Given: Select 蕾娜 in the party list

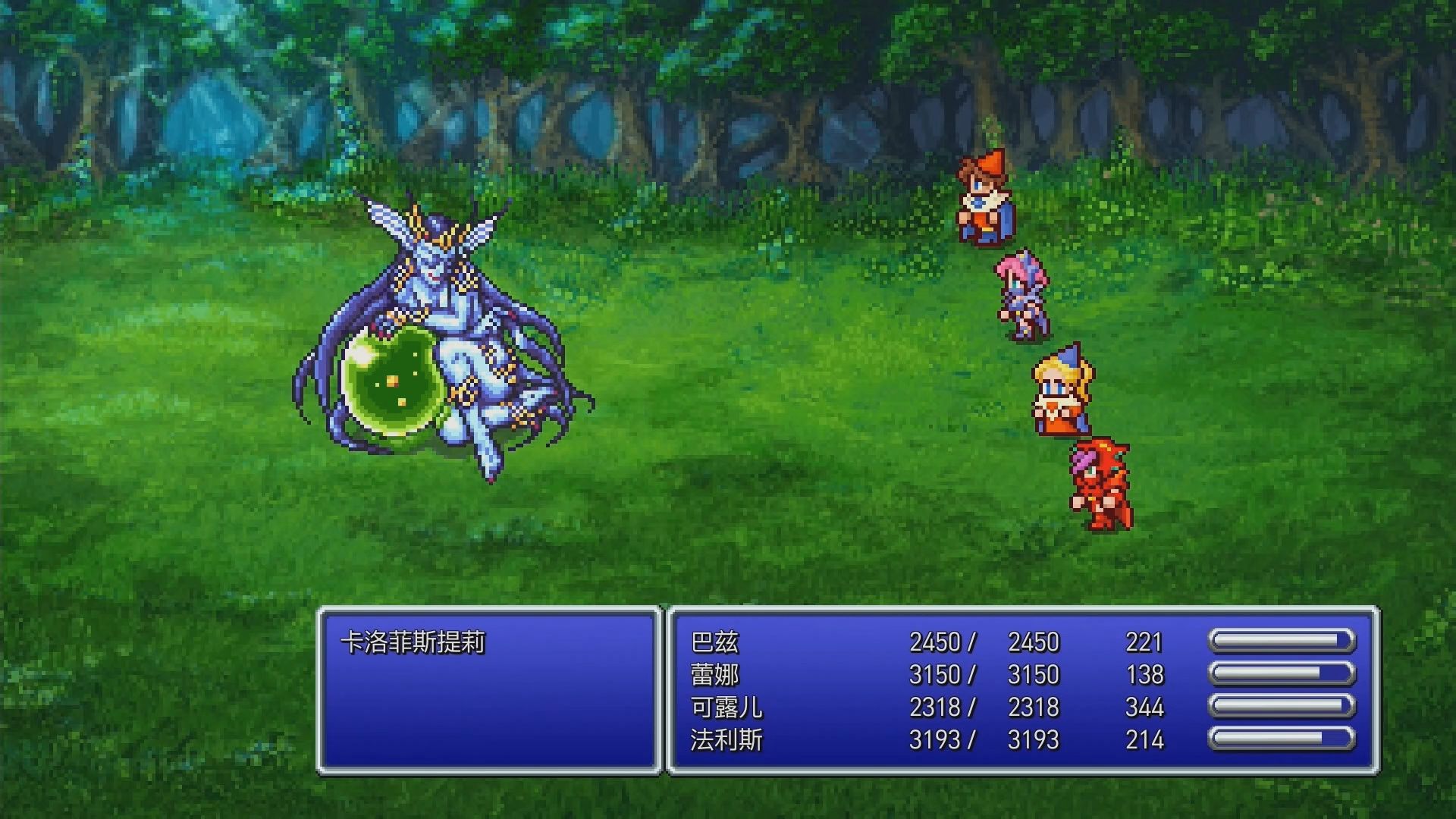Looking at the screenshot, I should pos(715,675).
